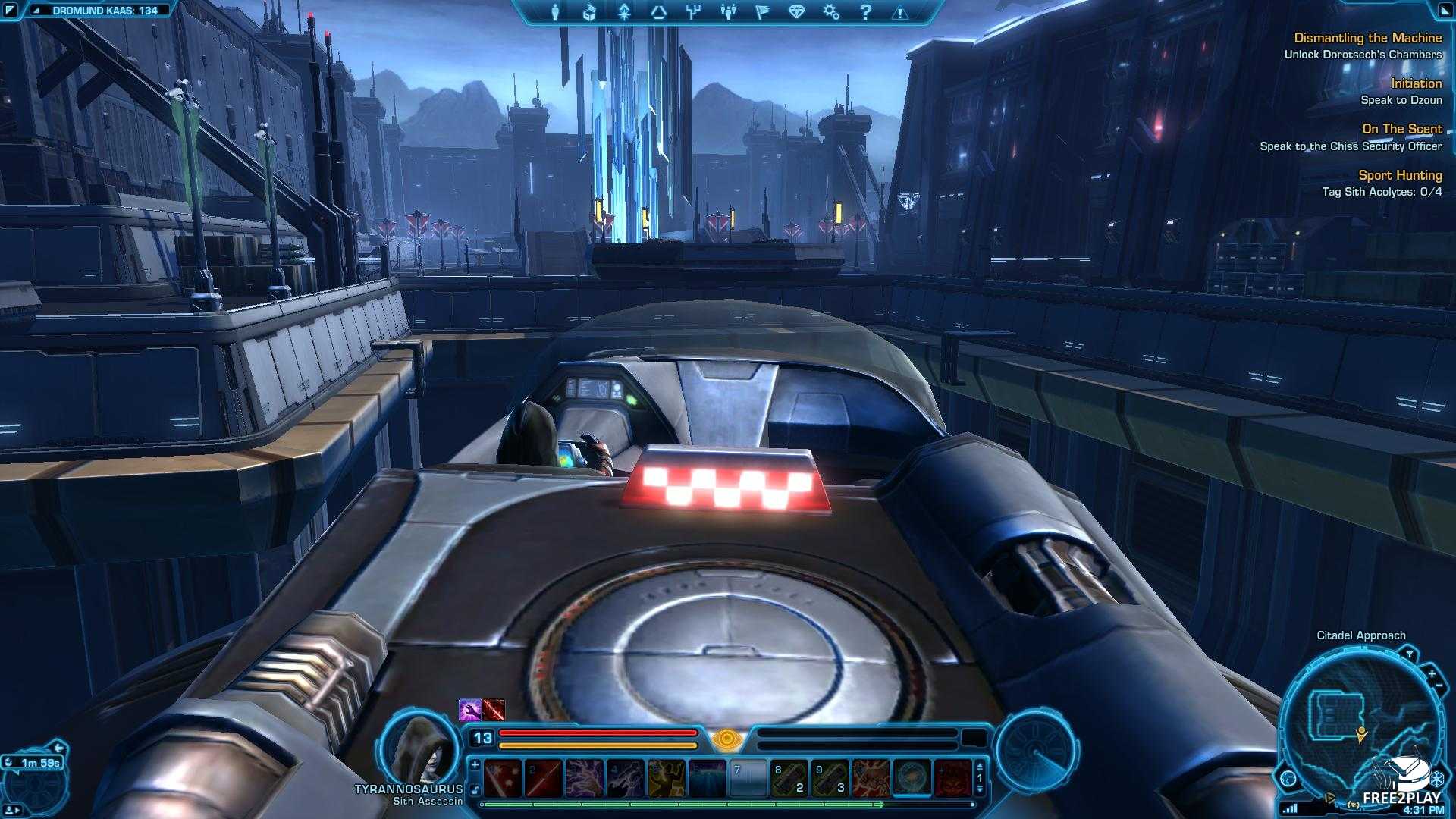Open the world map globe button
The width and height of the screenshot is (1456, 819).
1288,778
